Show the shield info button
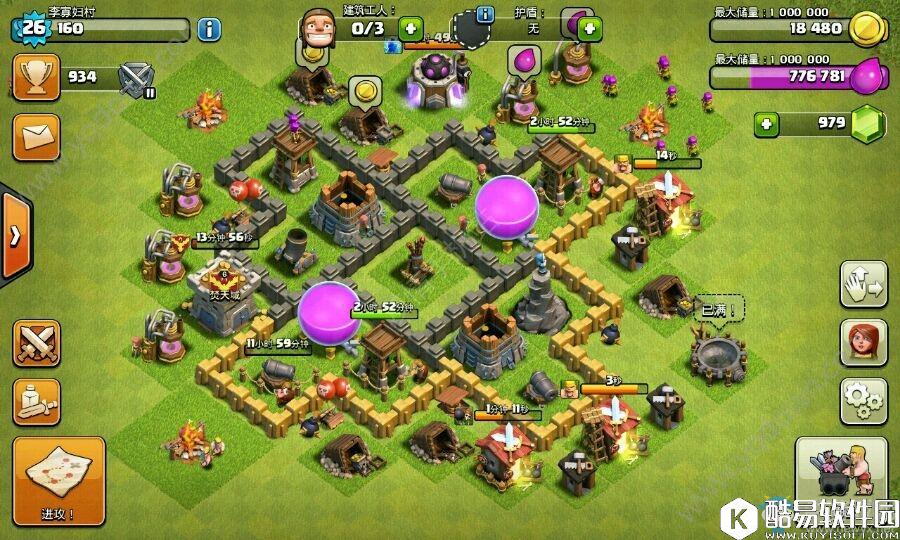This screenshot has height=540, width=900. (486, 14)
